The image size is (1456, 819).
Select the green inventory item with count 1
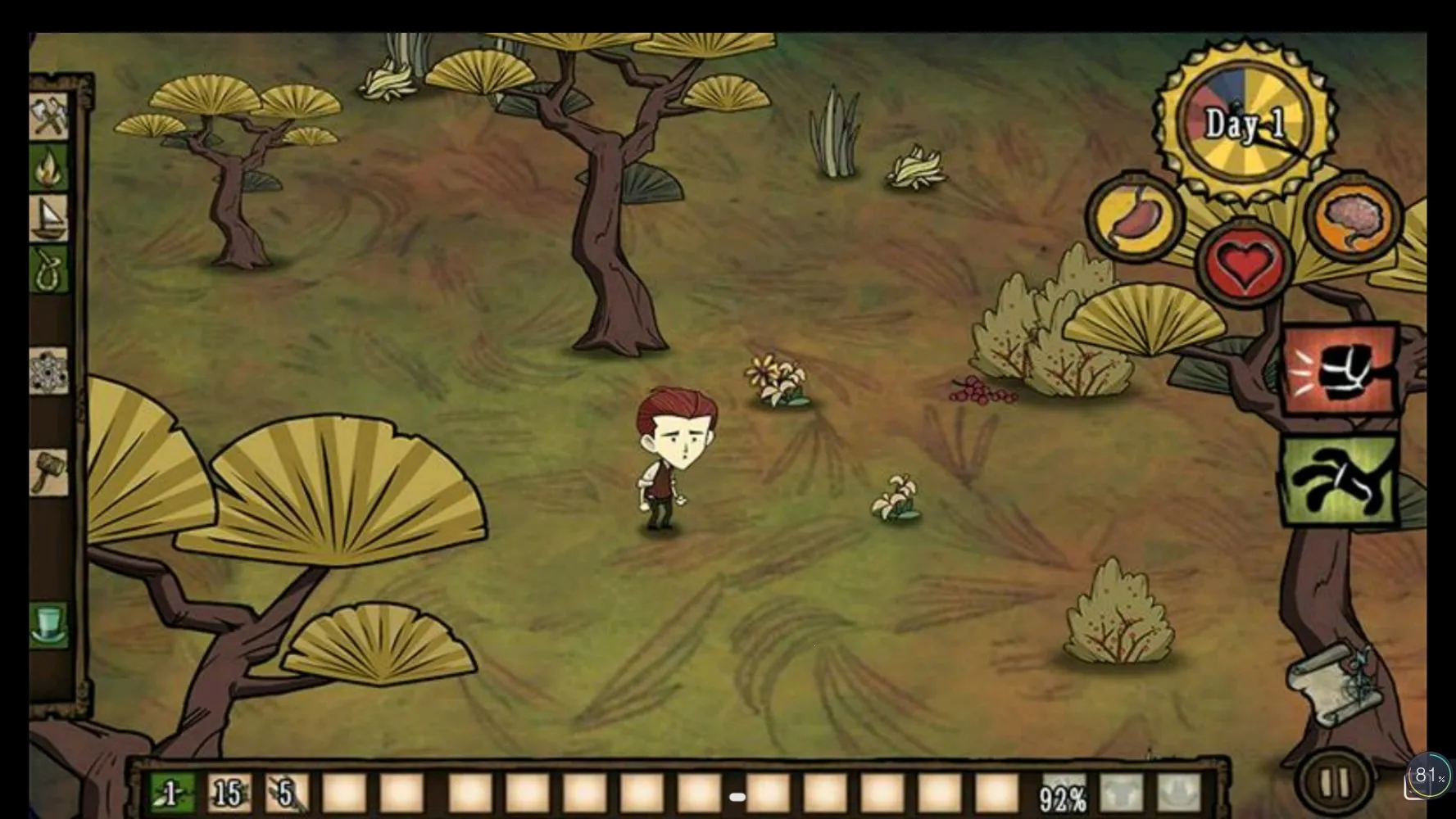click(x=172, y=793)
